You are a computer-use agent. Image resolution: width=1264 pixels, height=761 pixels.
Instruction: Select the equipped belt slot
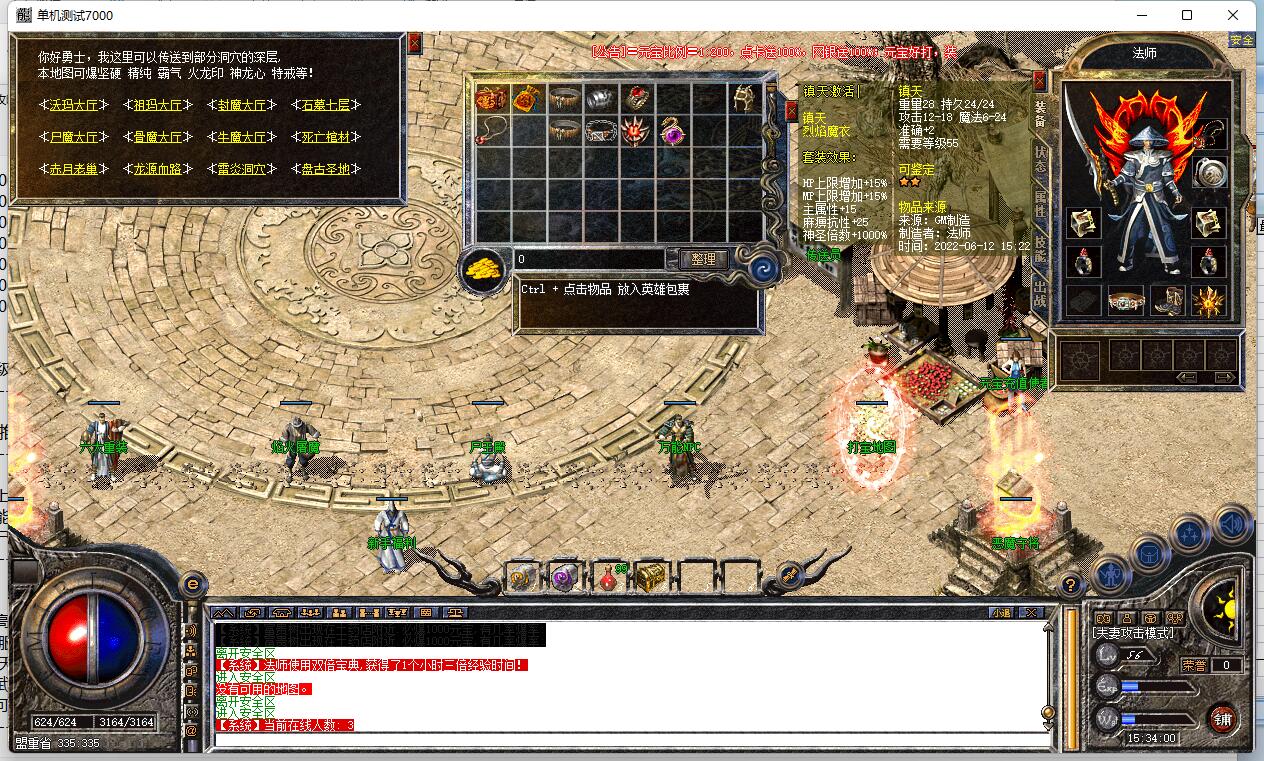click(1126, 300)
